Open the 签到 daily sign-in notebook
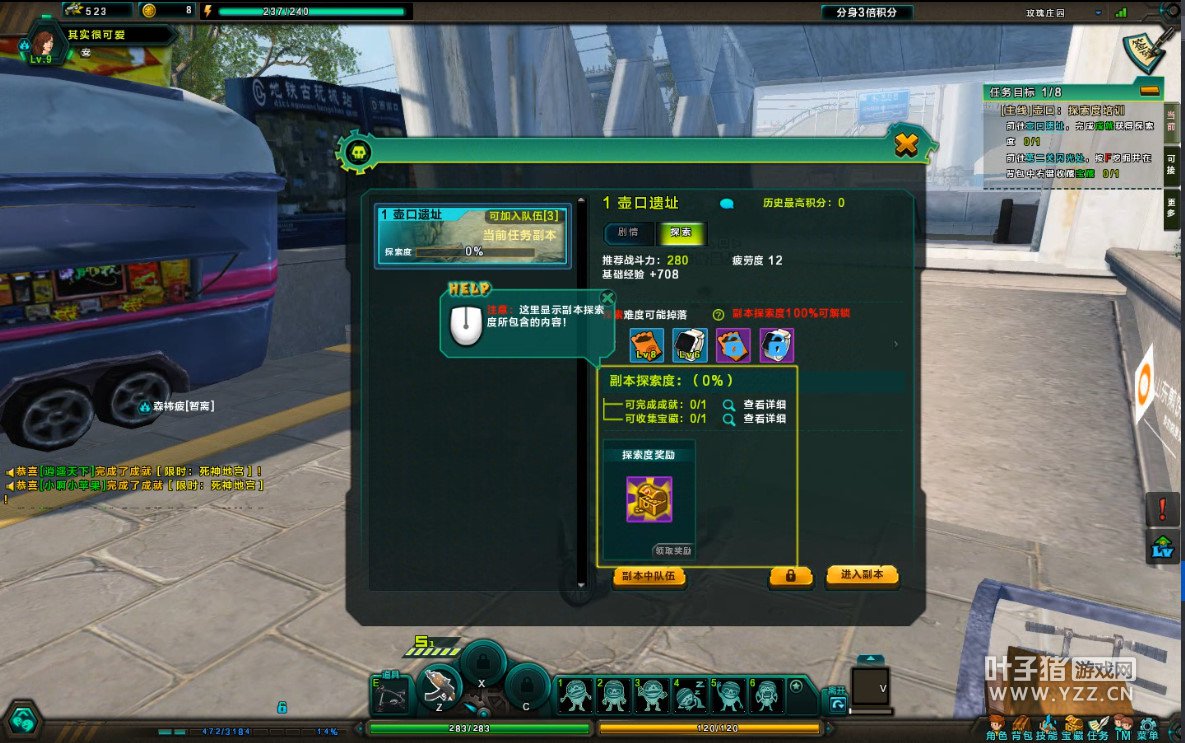 [x=1149, y=45]
